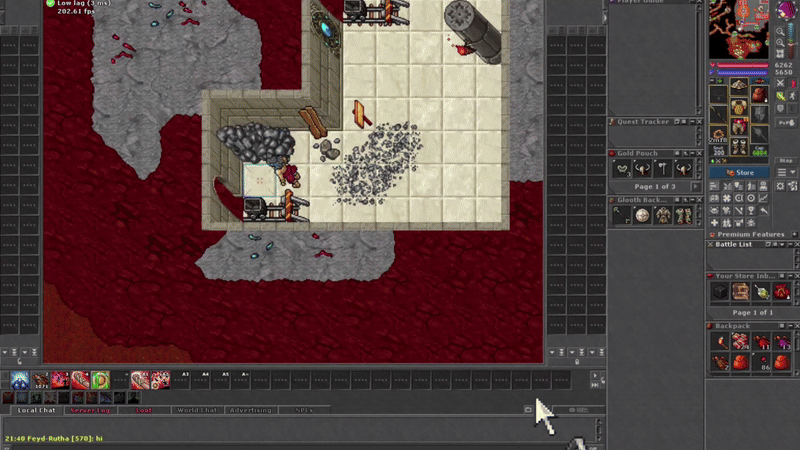
Task: Open the Premium Features panel
Action: 750,234
